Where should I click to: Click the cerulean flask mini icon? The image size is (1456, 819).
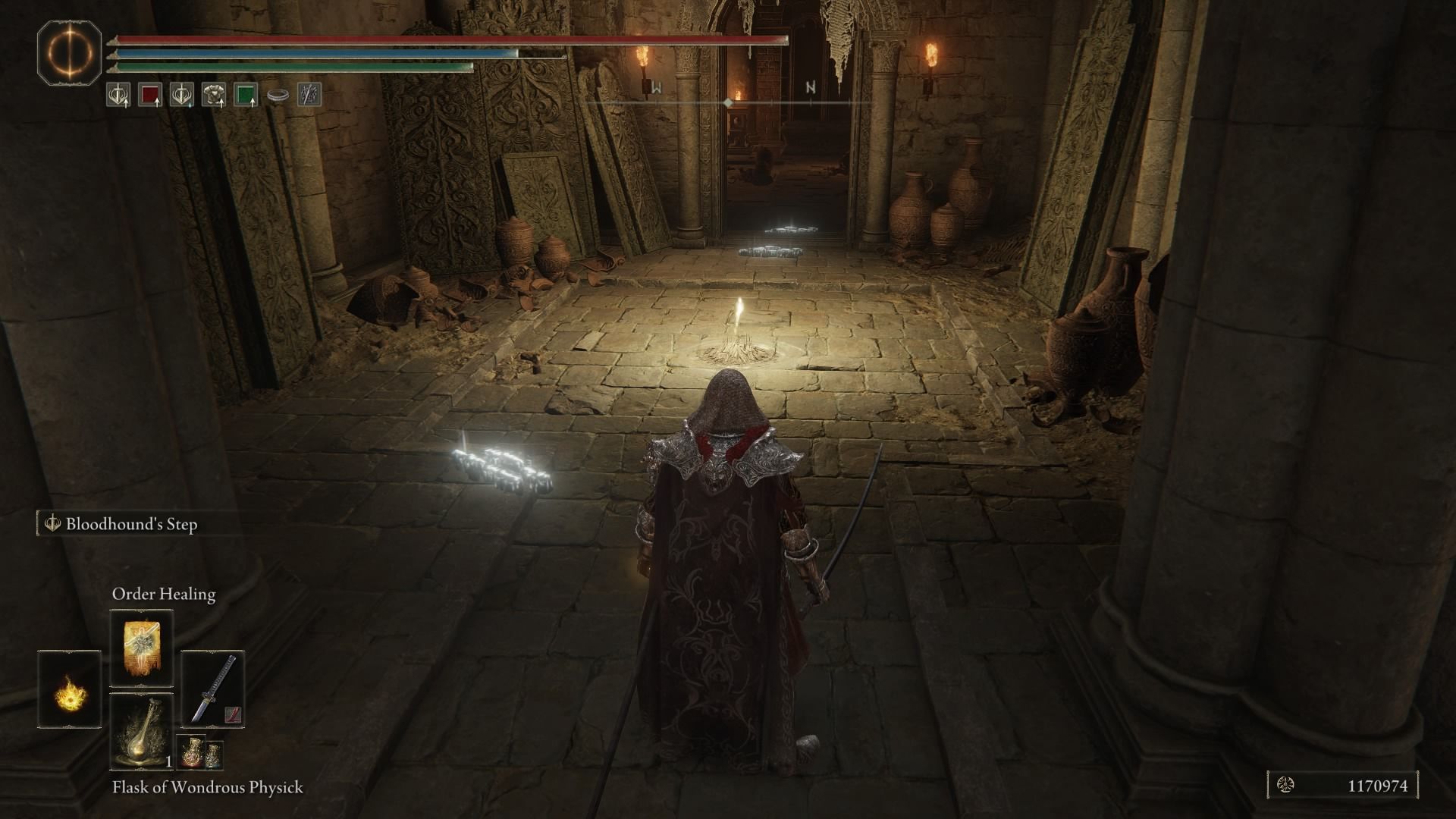click(x=215, y=756)
